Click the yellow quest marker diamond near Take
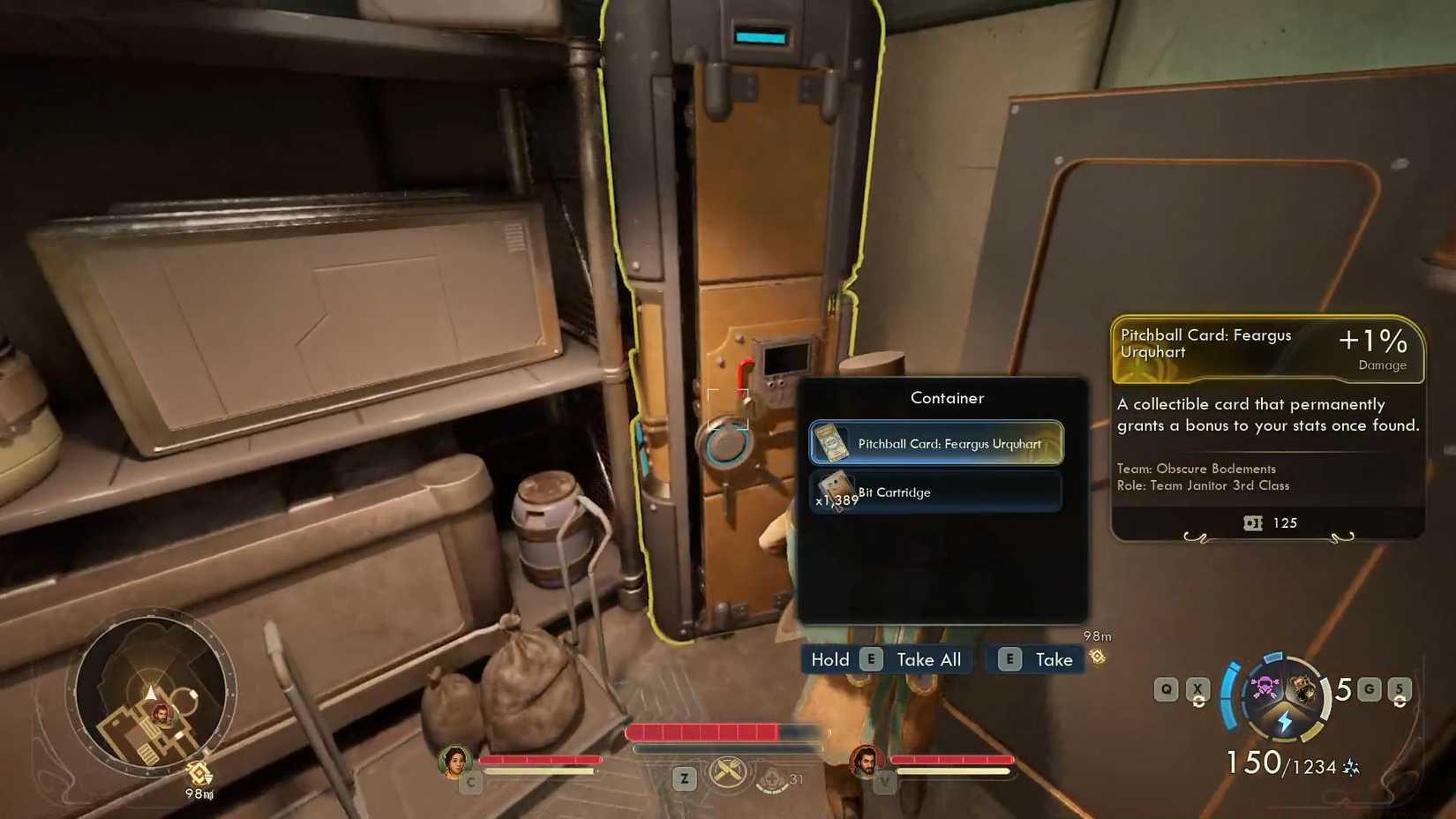 pos(1098,658)
